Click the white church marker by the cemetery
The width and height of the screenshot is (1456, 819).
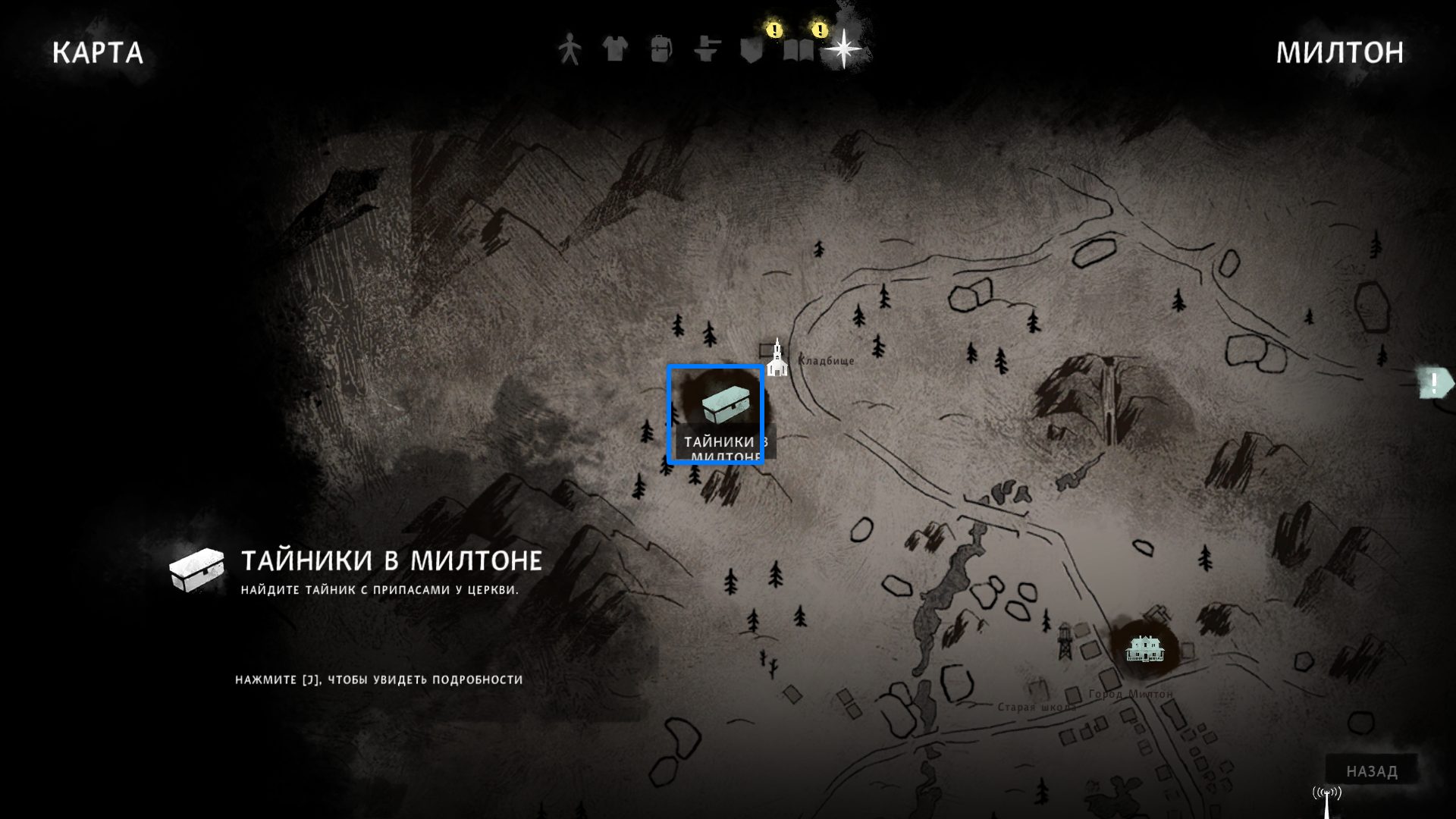[x=777, y=359]
